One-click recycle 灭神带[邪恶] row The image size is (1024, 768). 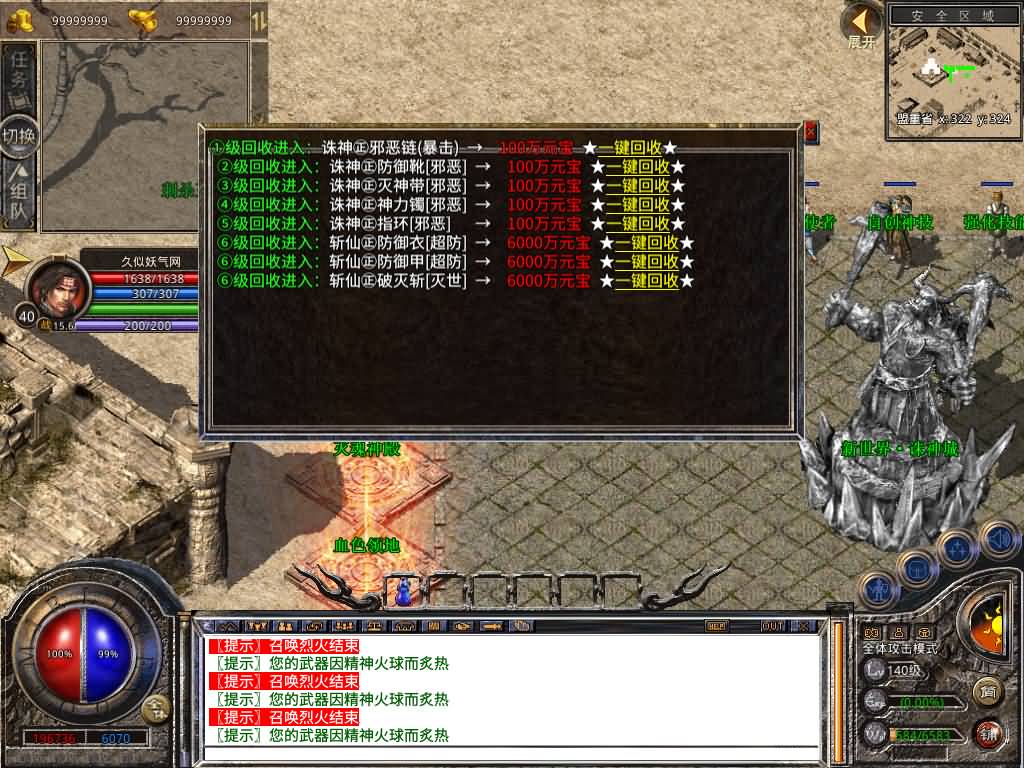(637, 185)
